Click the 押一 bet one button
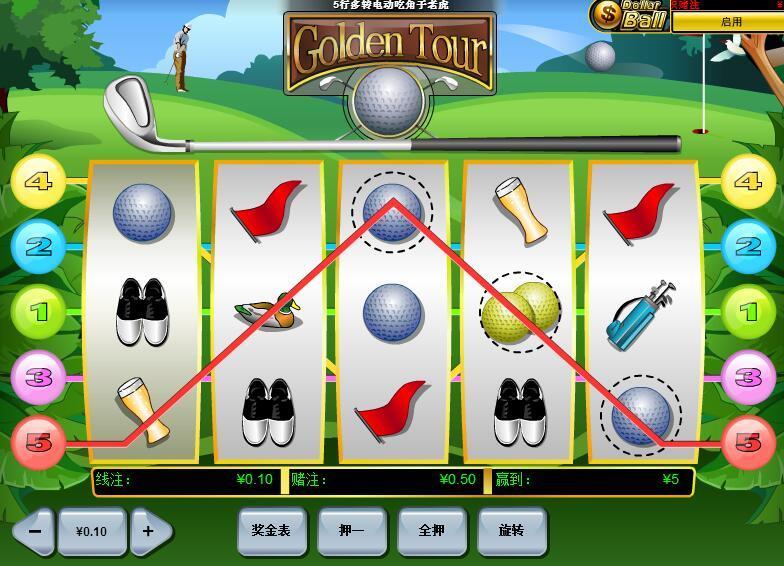This screenshot has width=784, height=566. point(351,530)
